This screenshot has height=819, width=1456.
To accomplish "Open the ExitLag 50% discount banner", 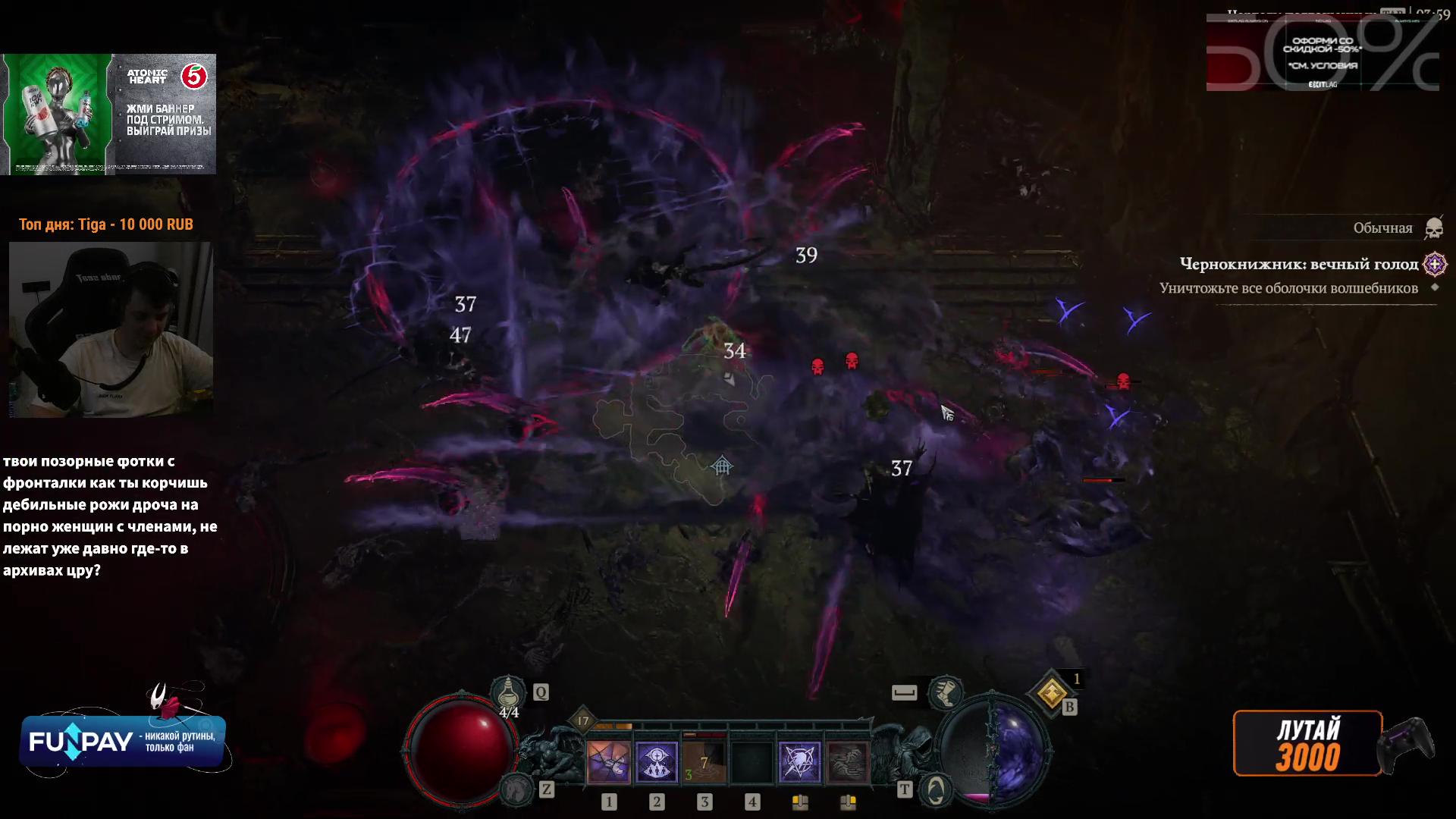I will pyautogui.click(x=1323, y=53).
